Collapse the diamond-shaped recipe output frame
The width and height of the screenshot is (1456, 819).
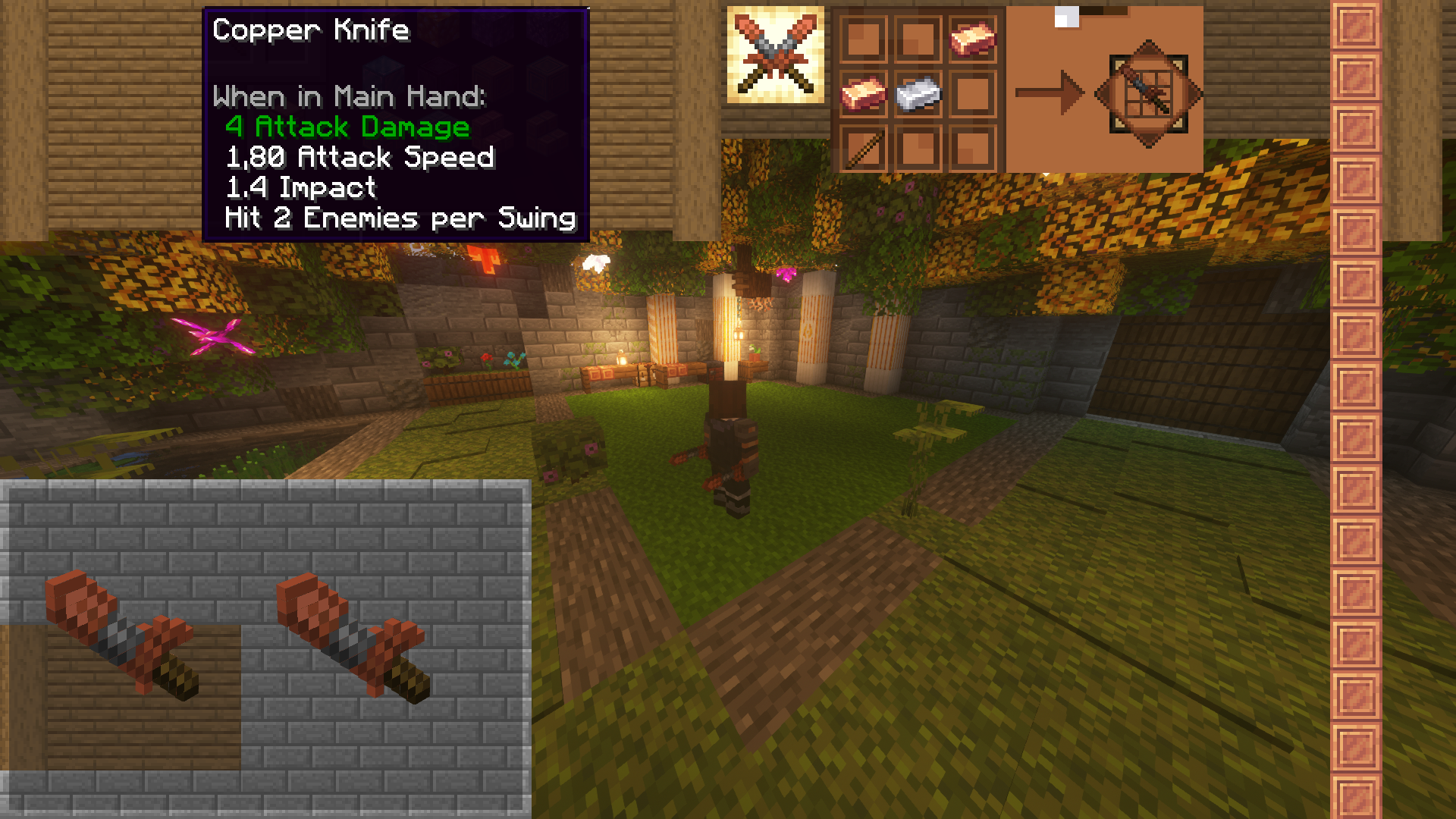(1150, 93)
